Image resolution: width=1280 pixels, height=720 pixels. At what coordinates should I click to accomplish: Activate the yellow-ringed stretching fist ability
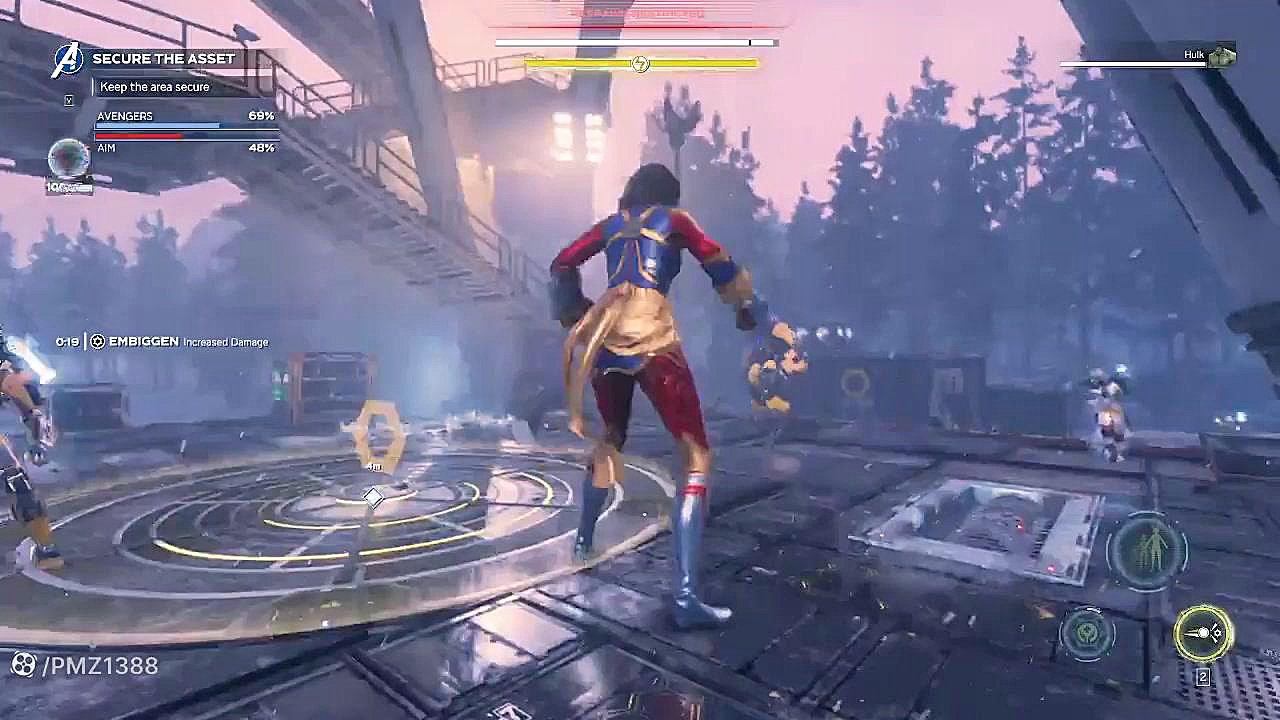1203,633
